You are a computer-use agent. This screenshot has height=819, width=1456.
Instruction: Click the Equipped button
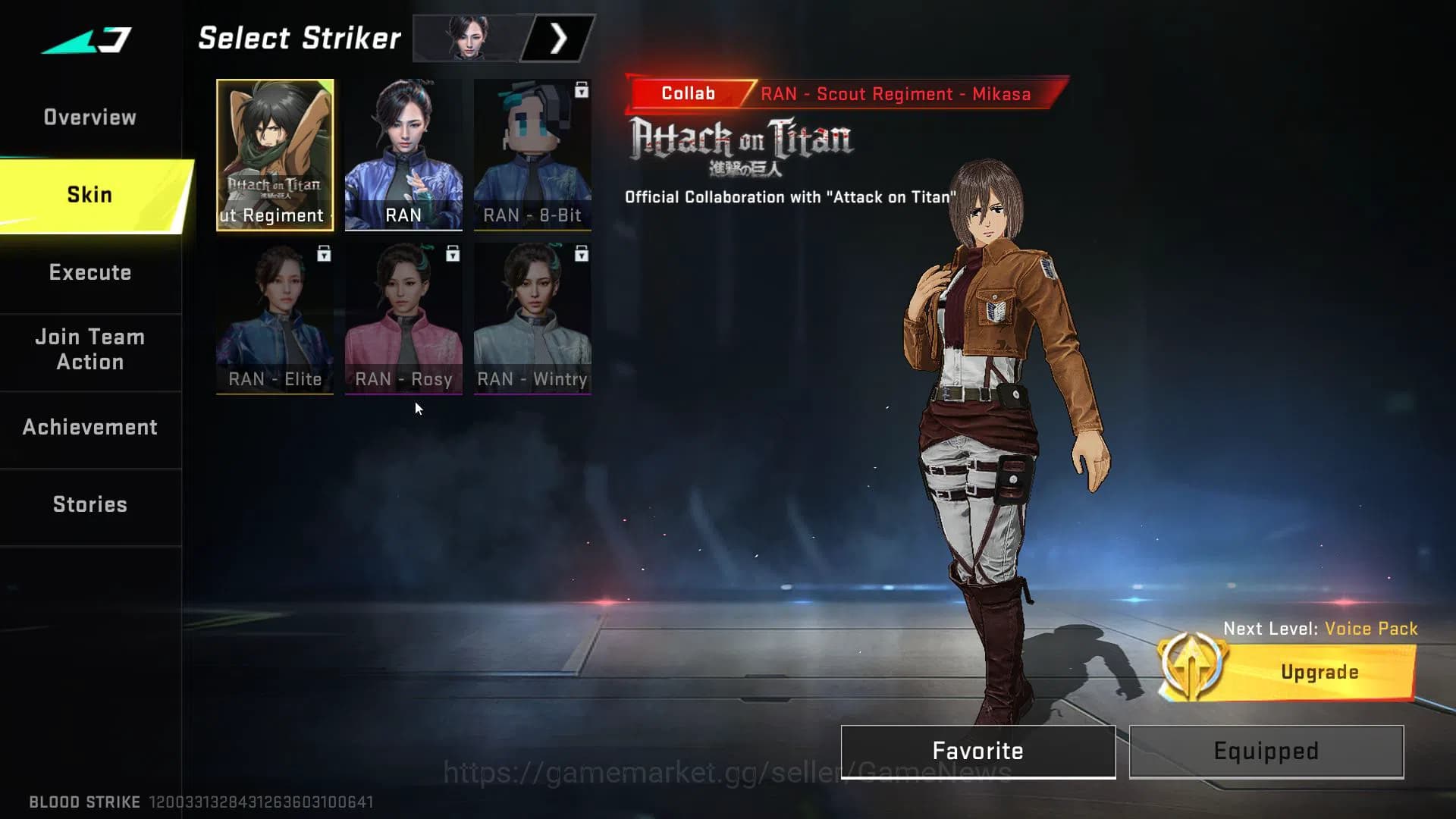(1265, 751)
